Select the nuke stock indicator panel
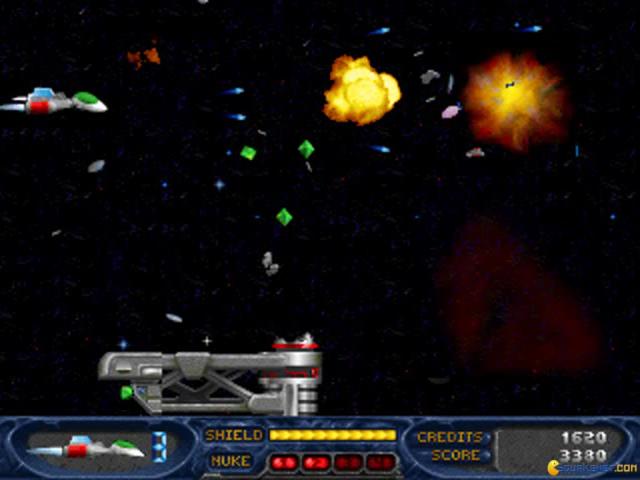 [x=331, y=462]
